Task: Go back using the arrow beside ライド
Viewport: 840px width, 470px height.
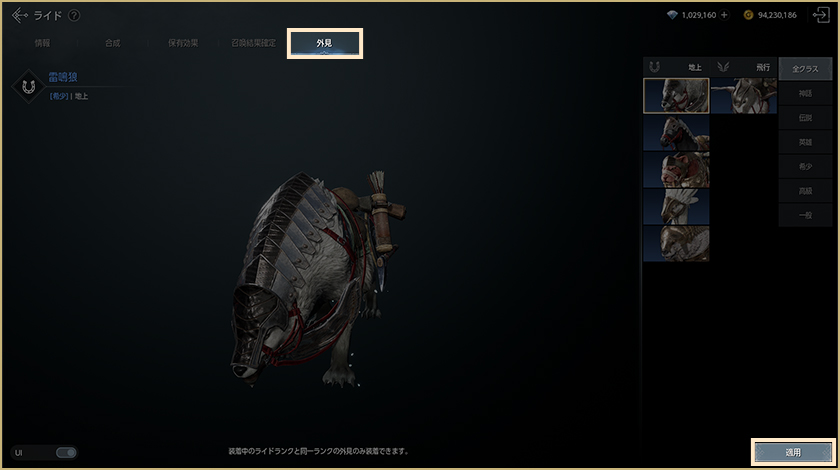Action: 19,15
